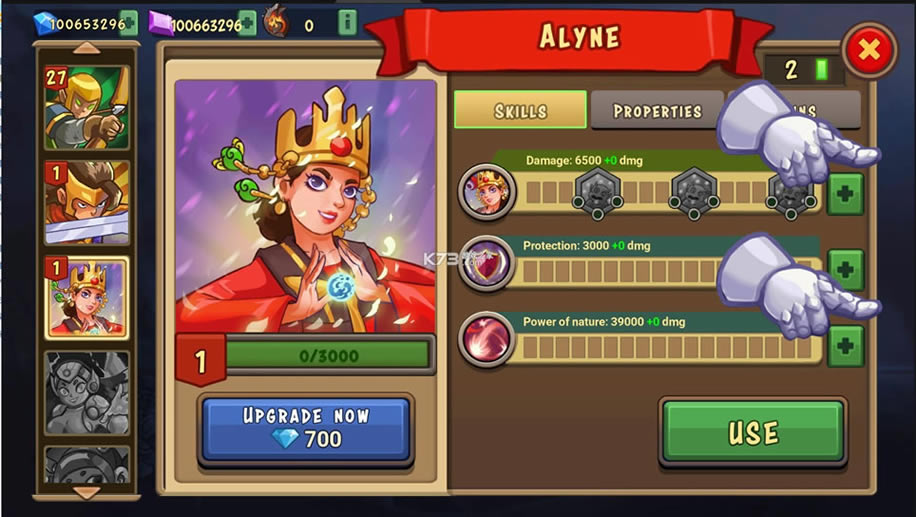Image resolution: width=916 pixels, height=517 pixels.
Task: Add a point to the Damage skill
Action: pyautogui.click(x=845, y=193)
